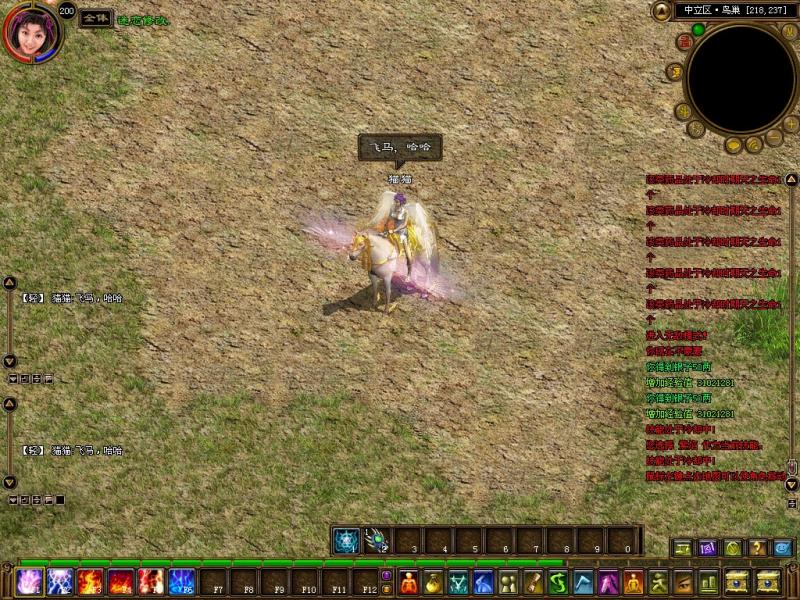Click the circular minimap
Image resolution: width=800 pixels, height=600 pixels.
click(740, 78)
